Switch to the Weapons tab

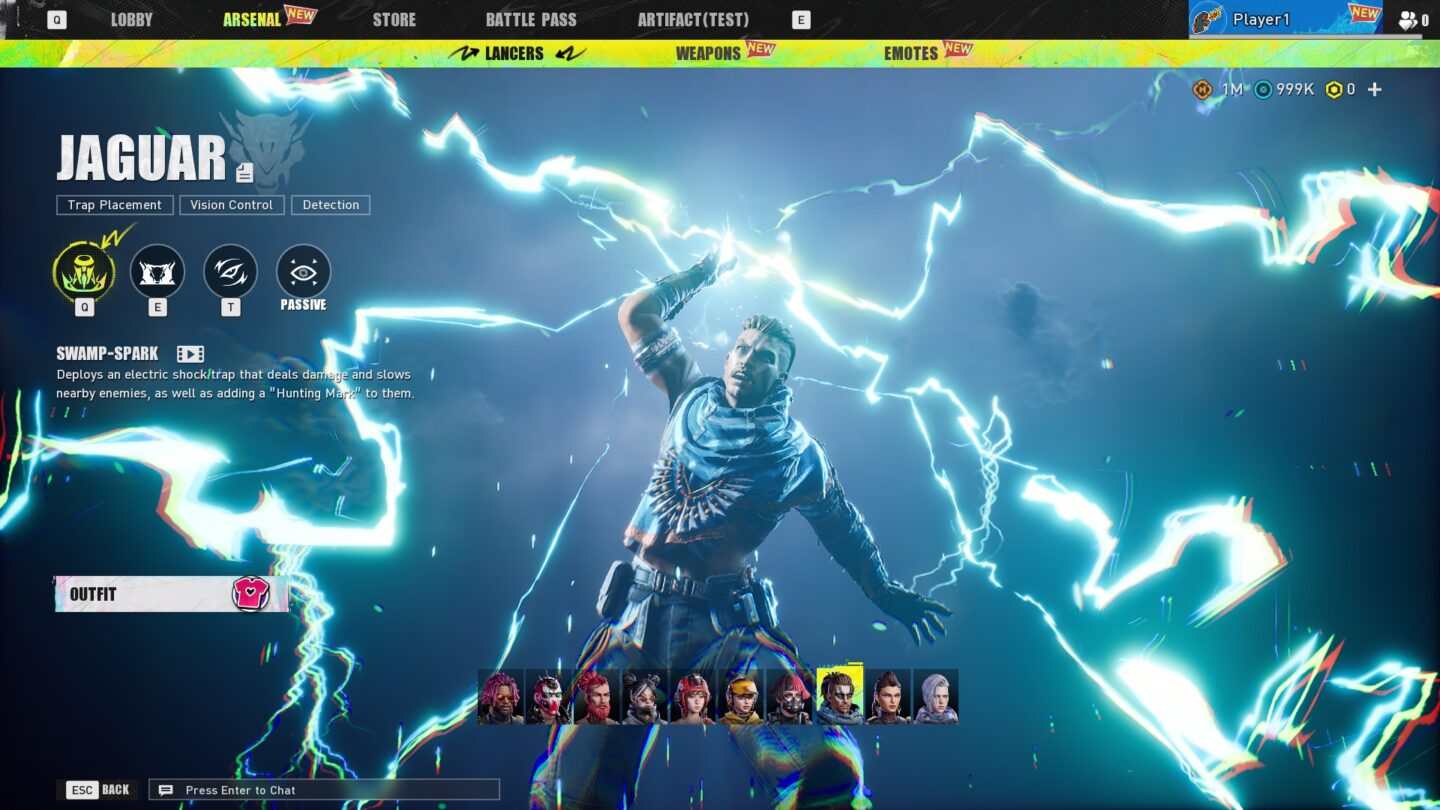coord(707,53)
